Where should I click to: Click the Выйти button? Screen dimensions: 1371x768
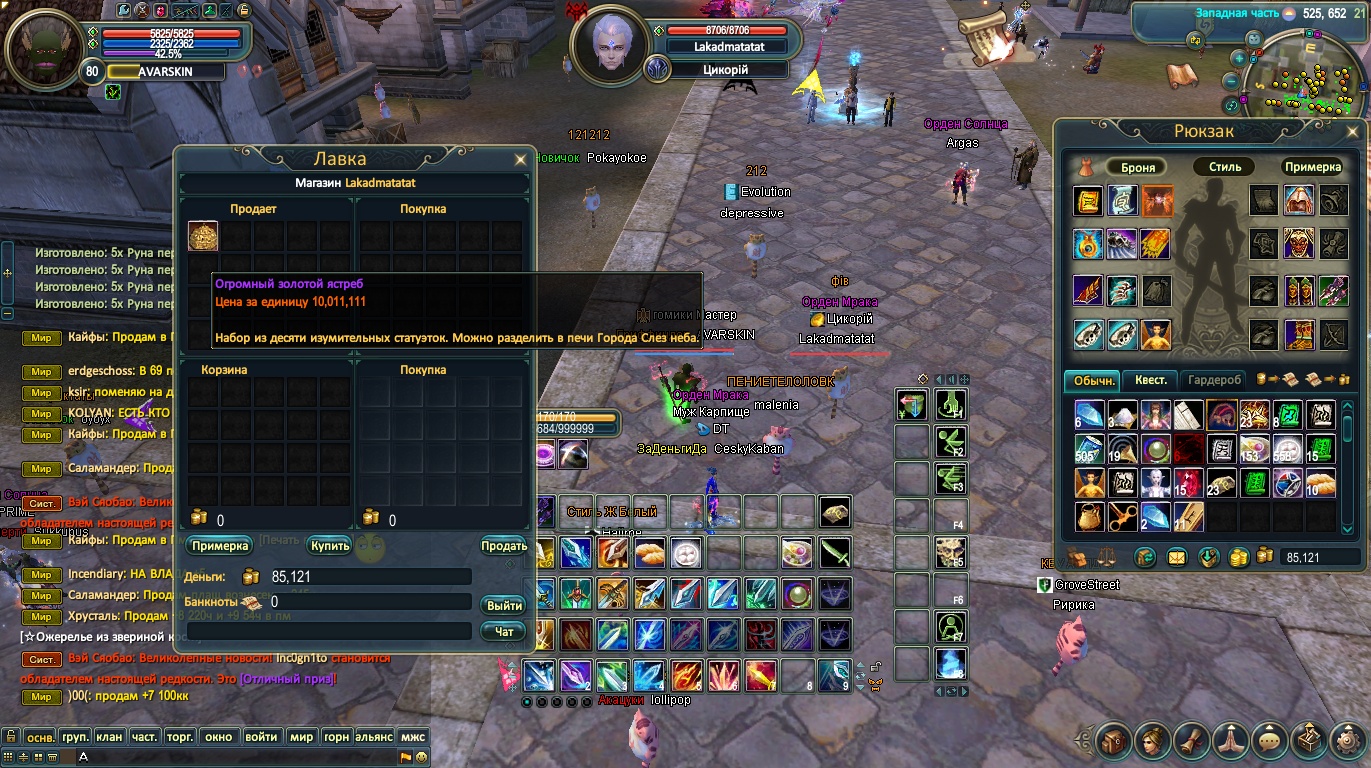point(504,606)
